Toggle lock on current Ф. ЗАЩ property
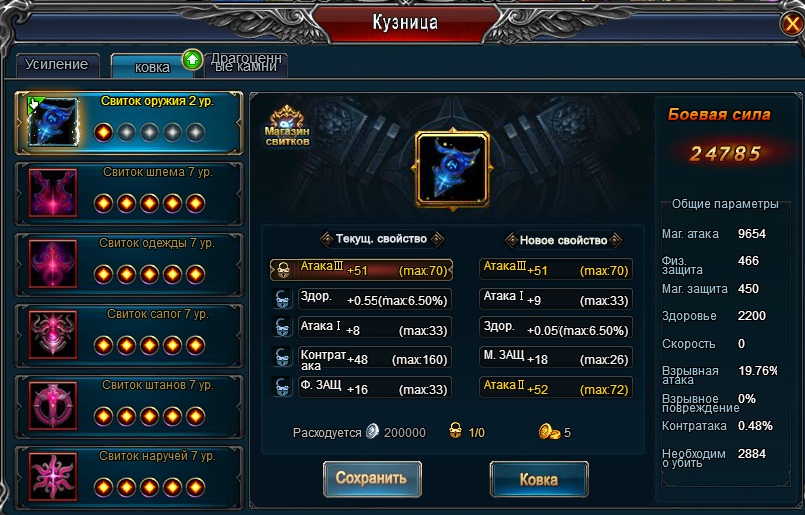 pos(283,387)
